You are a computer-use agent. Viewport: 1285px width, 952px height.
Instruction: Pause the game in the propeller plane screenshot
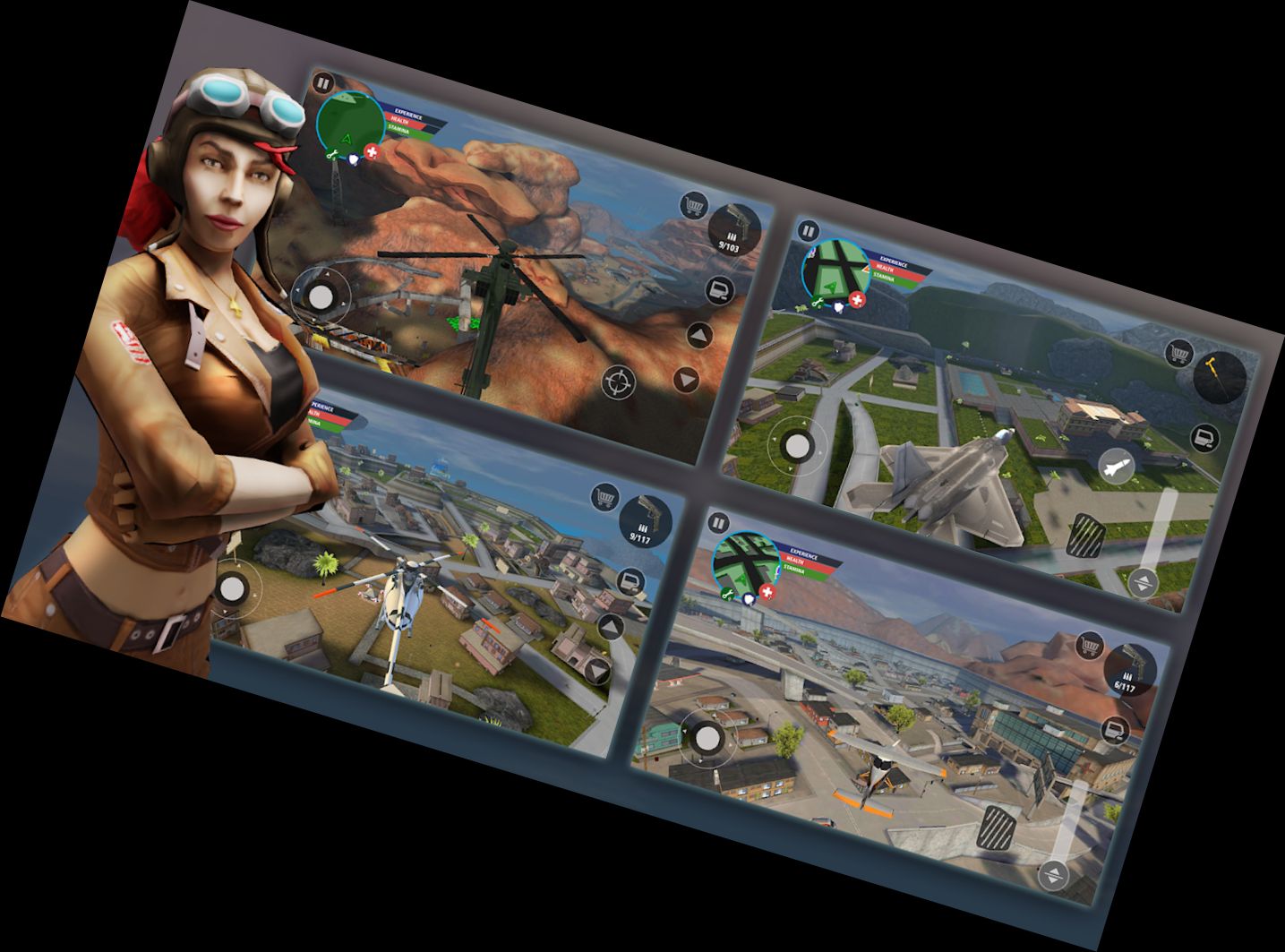[718, 522]
